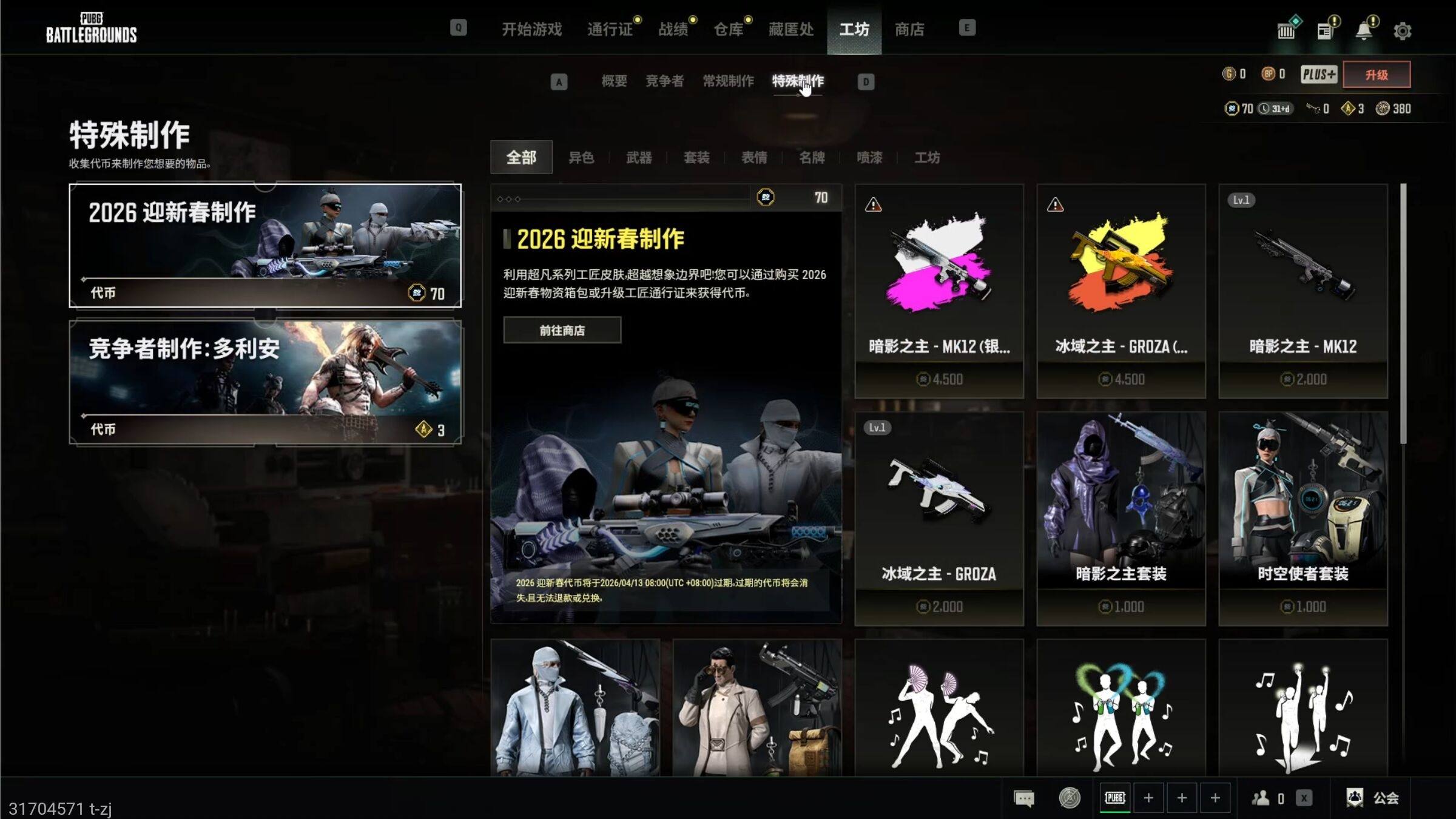
Task: Check the notification bell icon
Action: pos(1364,30)
